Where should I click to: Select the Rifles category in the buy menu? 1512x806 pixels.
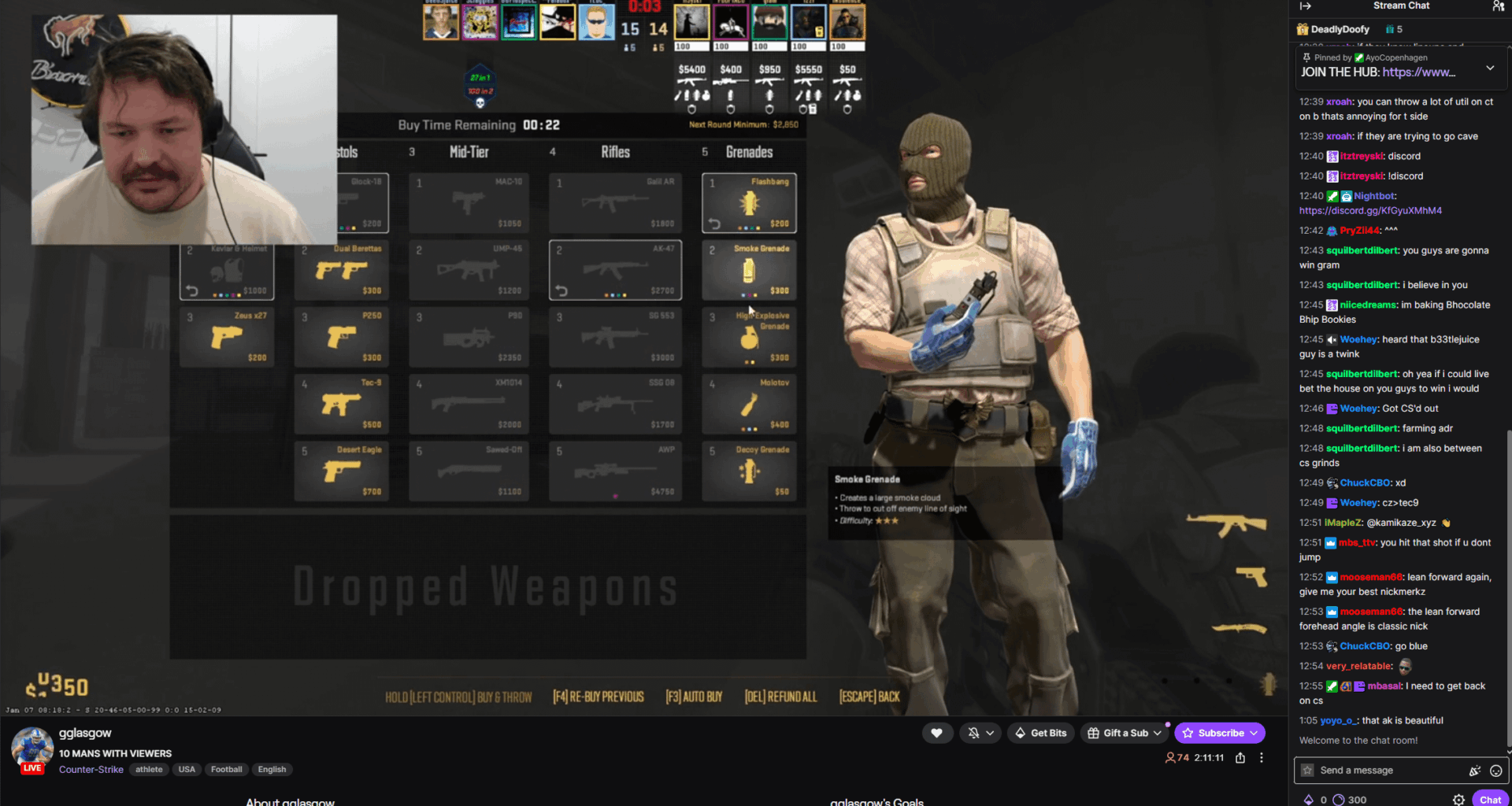[615, 152]
